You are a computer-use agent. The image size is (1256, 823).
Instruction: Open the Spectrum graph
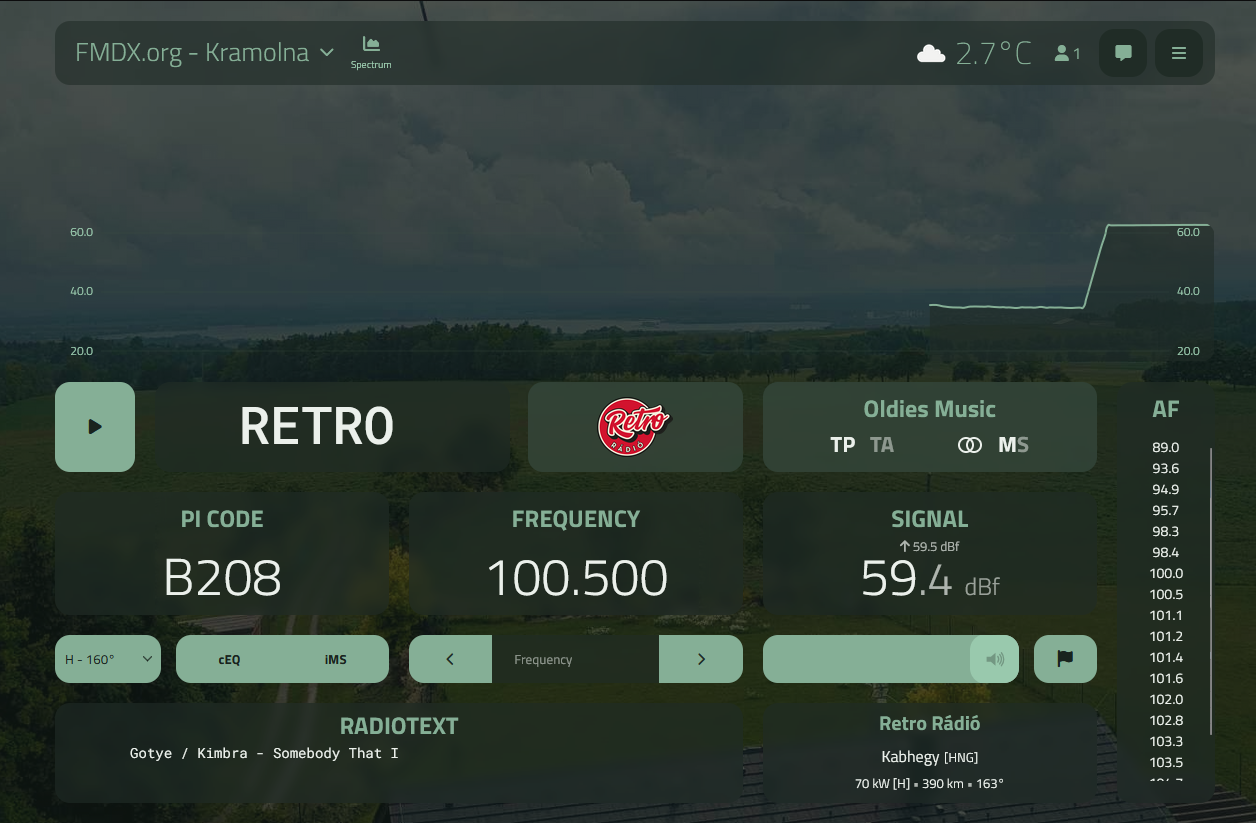coord(371,52)
